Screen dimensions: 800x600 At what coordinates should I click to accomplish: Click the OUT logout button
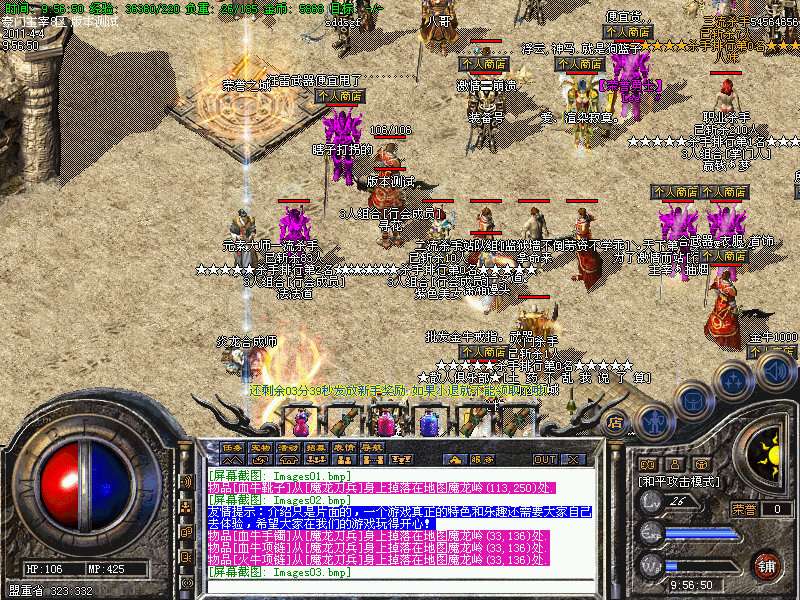click(545, 459)
